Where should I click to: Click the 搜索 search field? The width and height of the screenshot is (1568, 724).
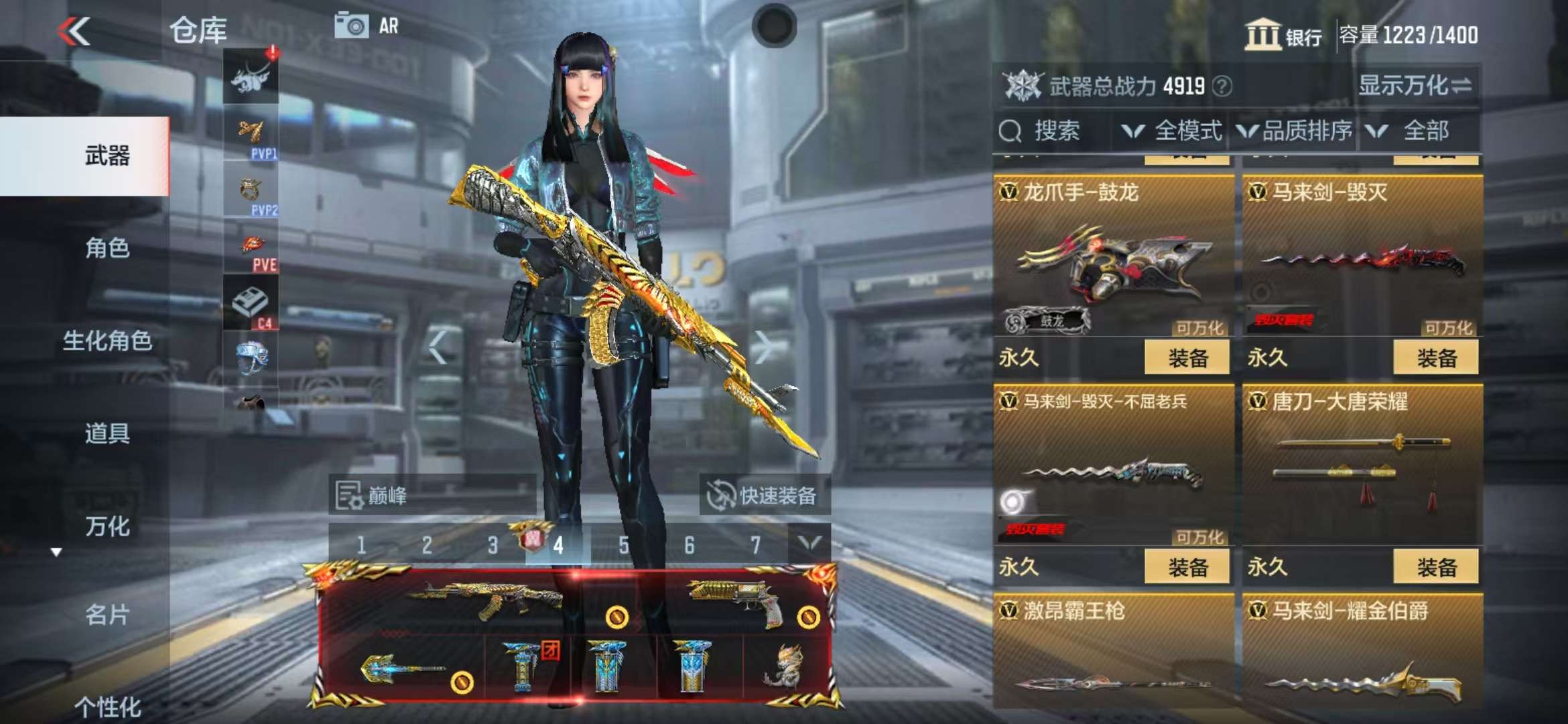pos(1055,131)
